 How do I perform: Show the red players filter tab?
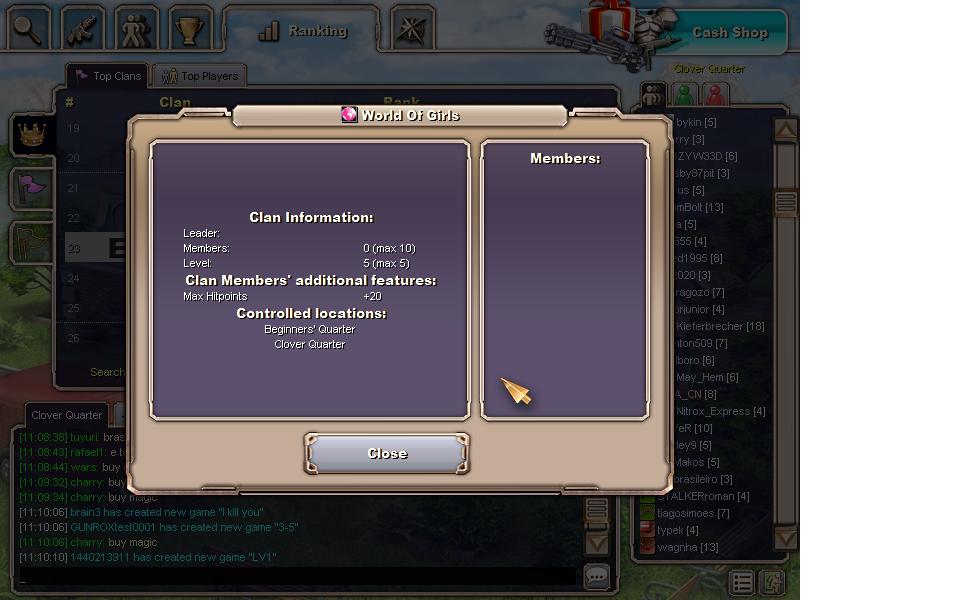[716, 95]
